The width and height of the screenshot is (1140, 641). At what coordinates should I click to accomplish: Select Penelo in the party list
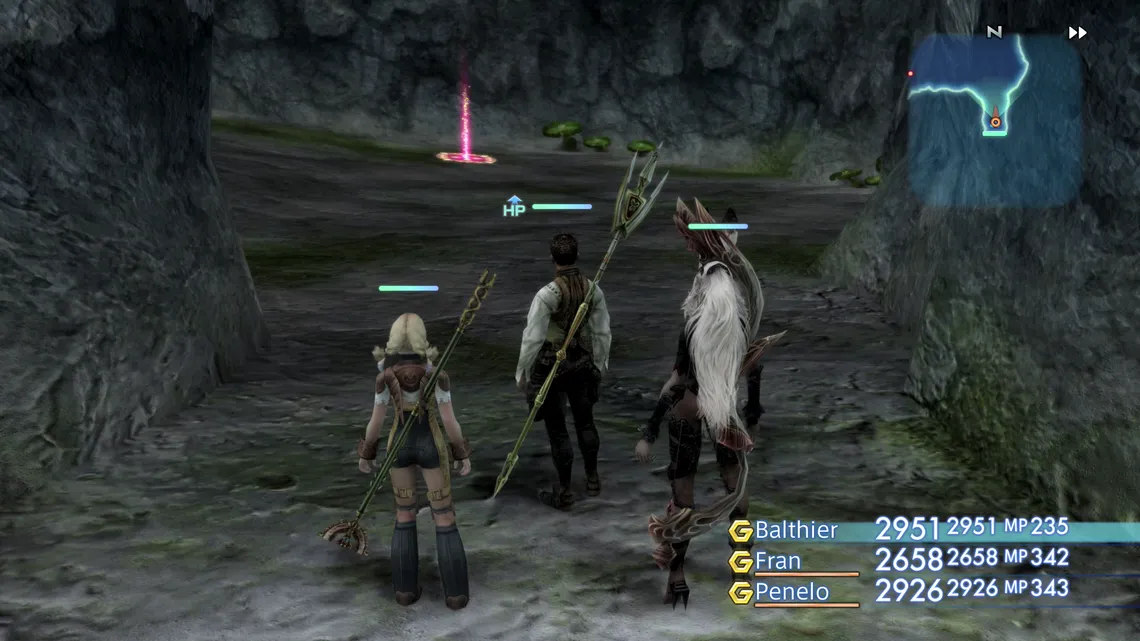(x=791, y=592)
